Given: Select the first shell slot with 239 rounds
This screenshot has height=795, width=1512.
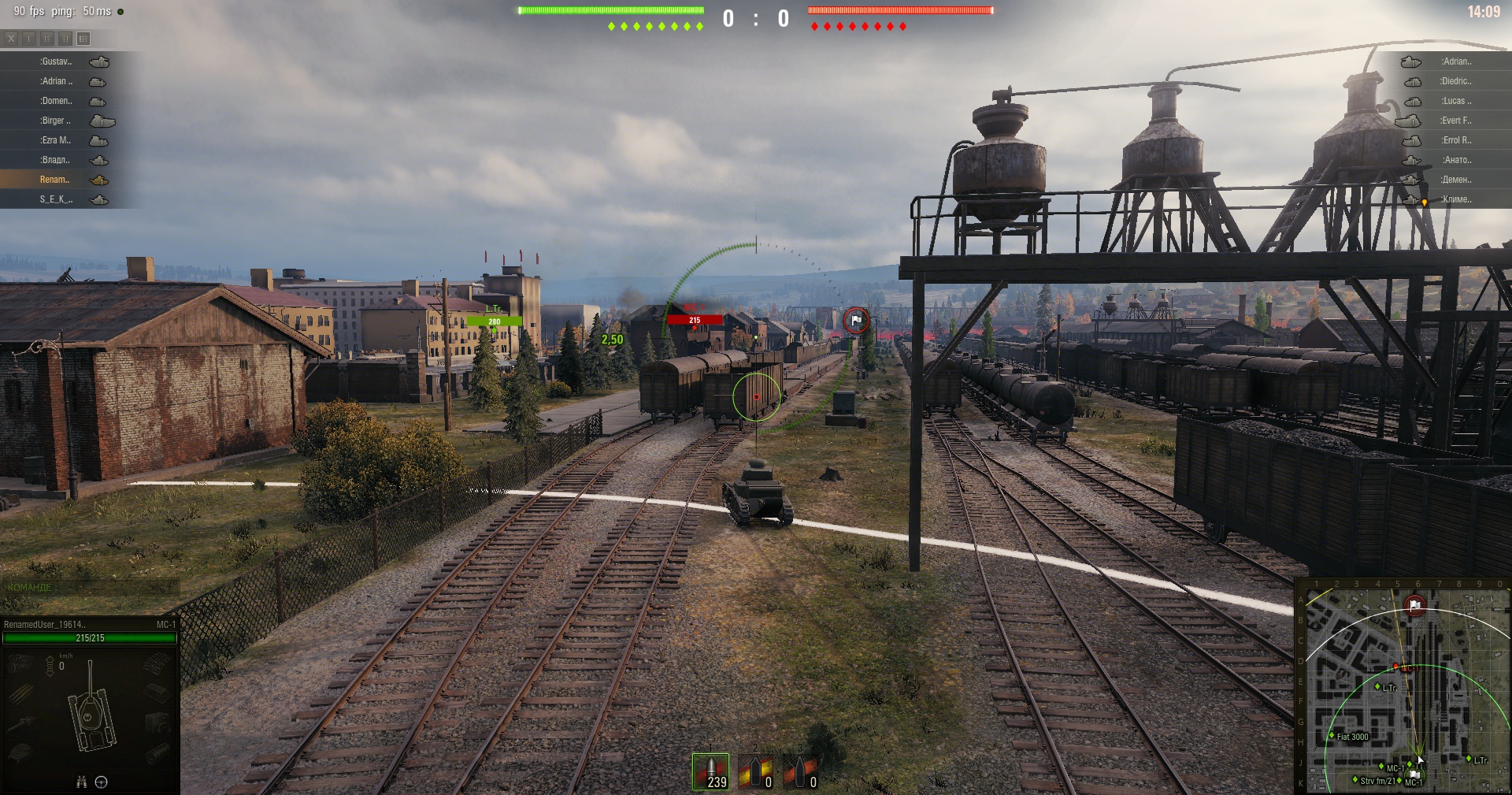Looking at the screenshot, I should point(710,771).
